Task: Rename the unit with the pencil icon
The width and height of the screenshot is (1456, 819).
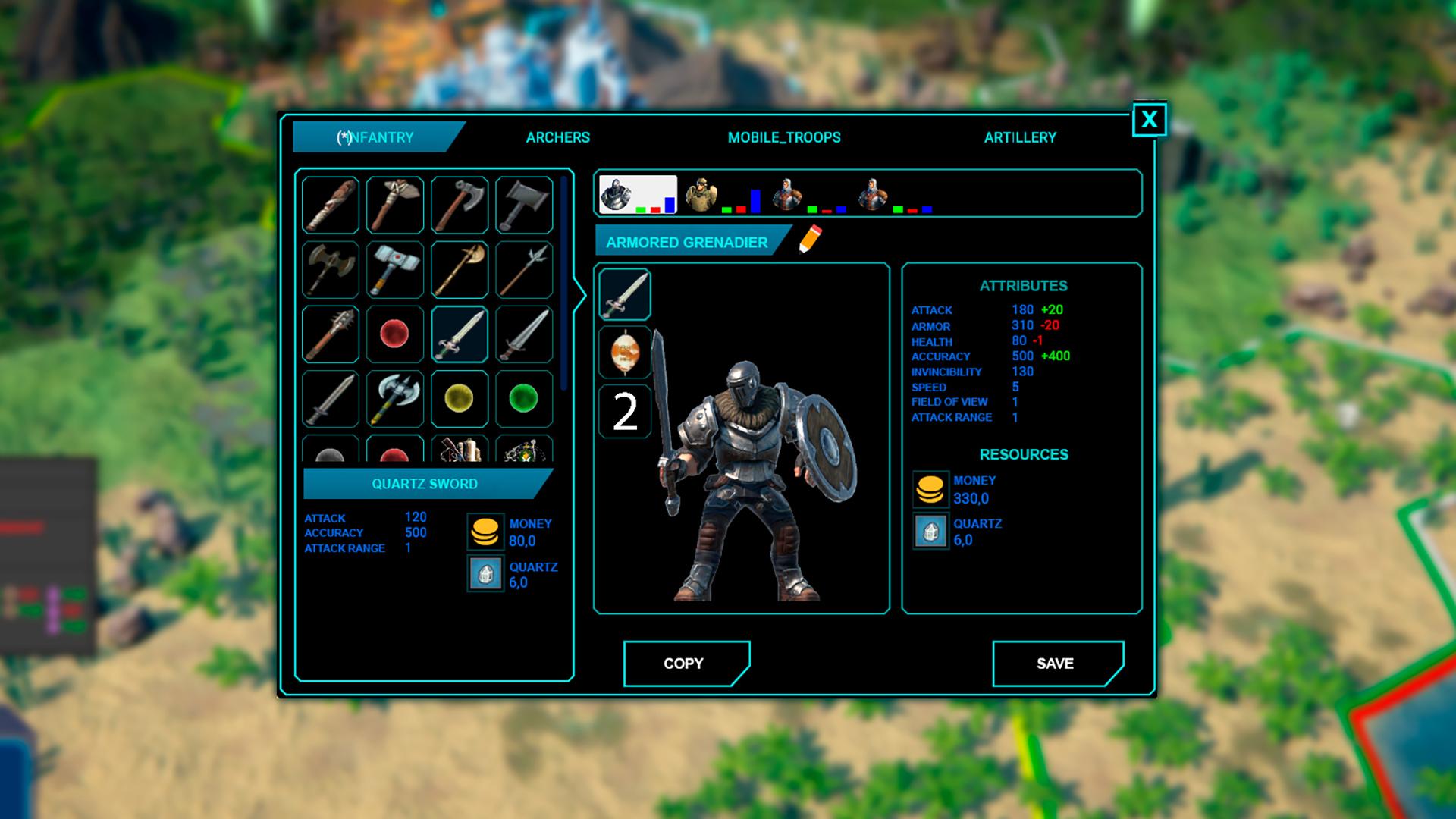Action: point(810,239)
